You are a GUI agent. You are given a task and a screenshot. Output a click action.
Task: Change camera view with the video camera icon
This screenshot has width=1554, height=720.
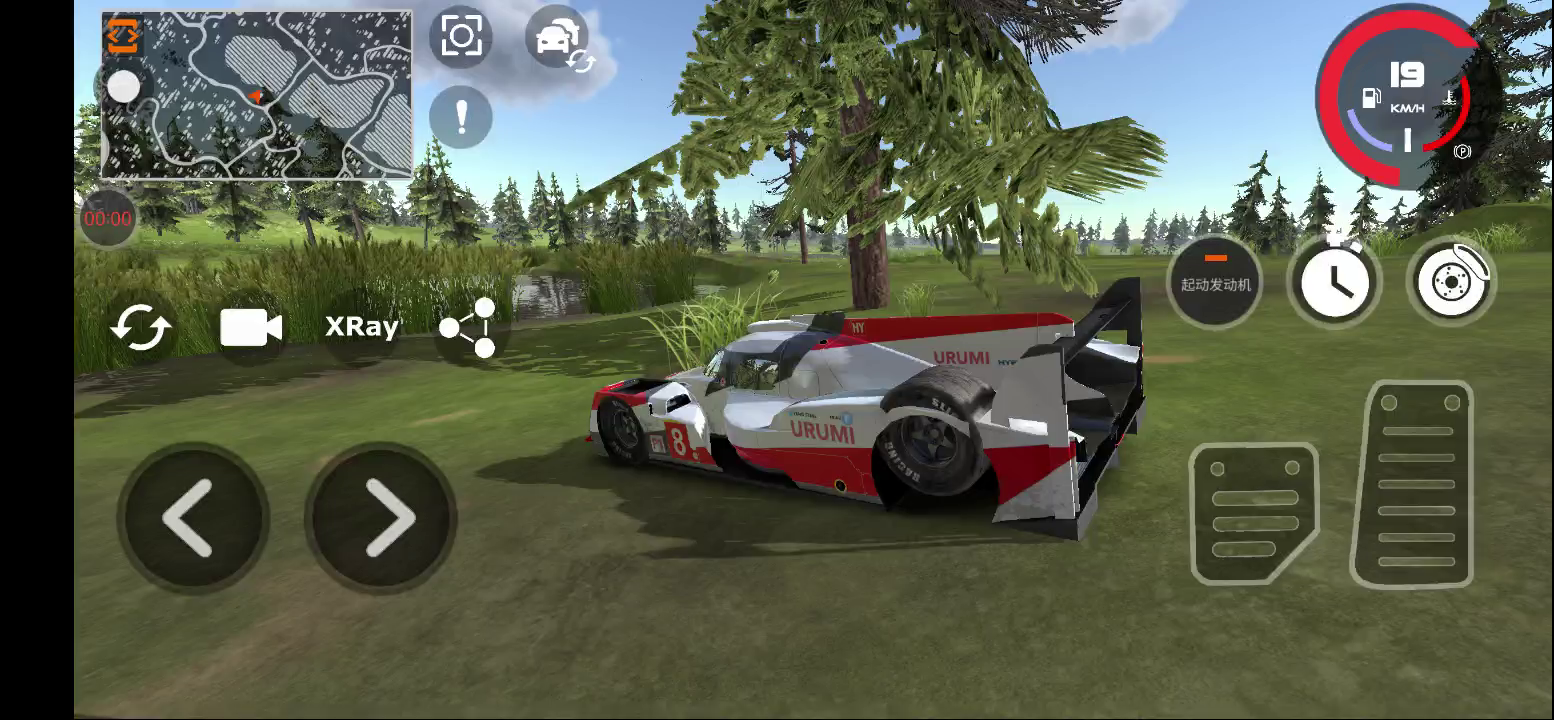point(251,328)
